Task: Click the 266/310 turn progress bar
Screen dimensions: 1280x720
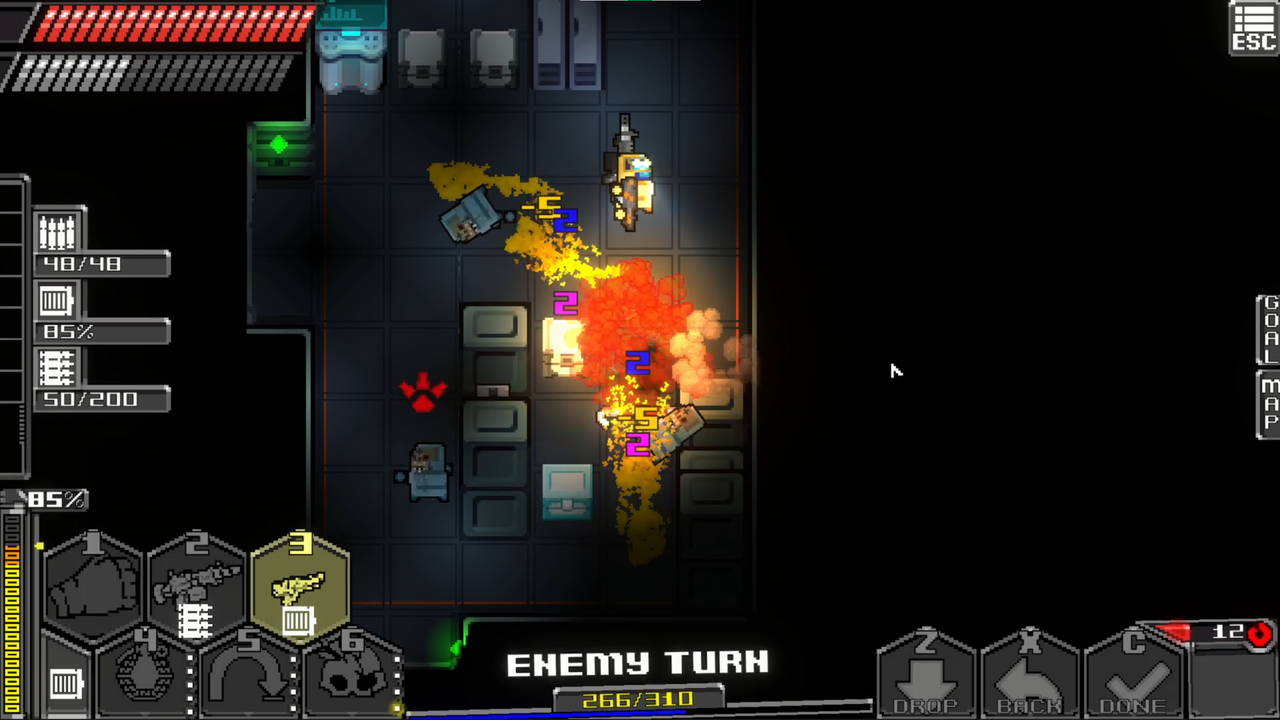Action: coord(638,699)
